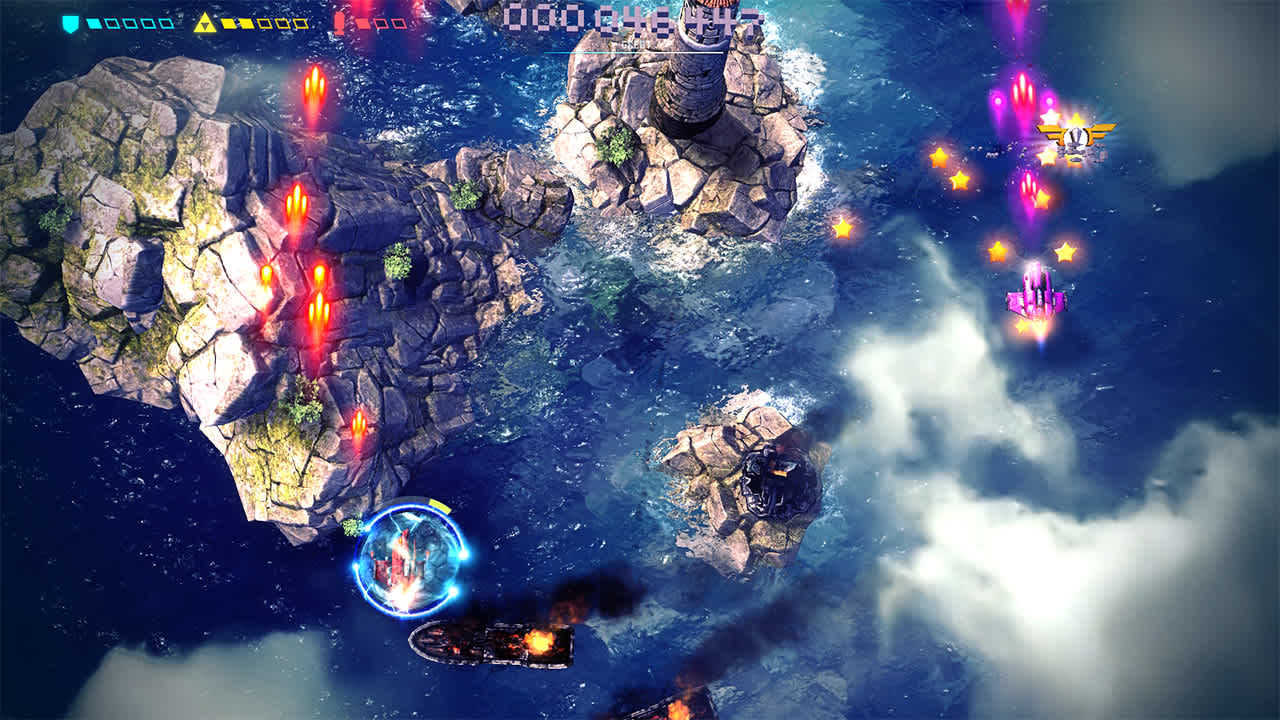This screenshot has height=720, width=1280.
Task: Click the red missile icon in HUD
Action: tap(340, 23)
